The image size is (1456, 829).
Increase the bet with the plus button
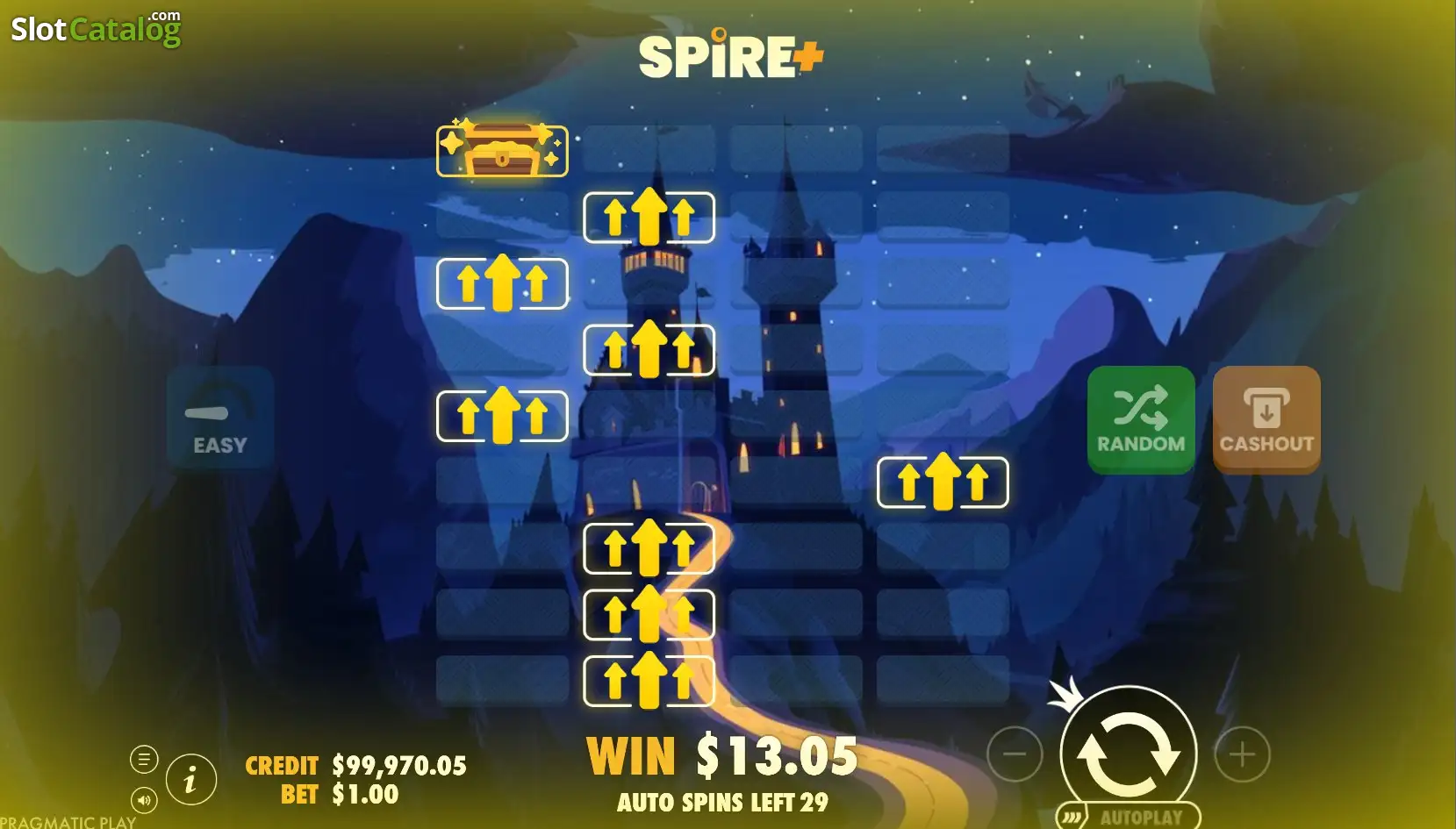click(x=1241, y=754)
